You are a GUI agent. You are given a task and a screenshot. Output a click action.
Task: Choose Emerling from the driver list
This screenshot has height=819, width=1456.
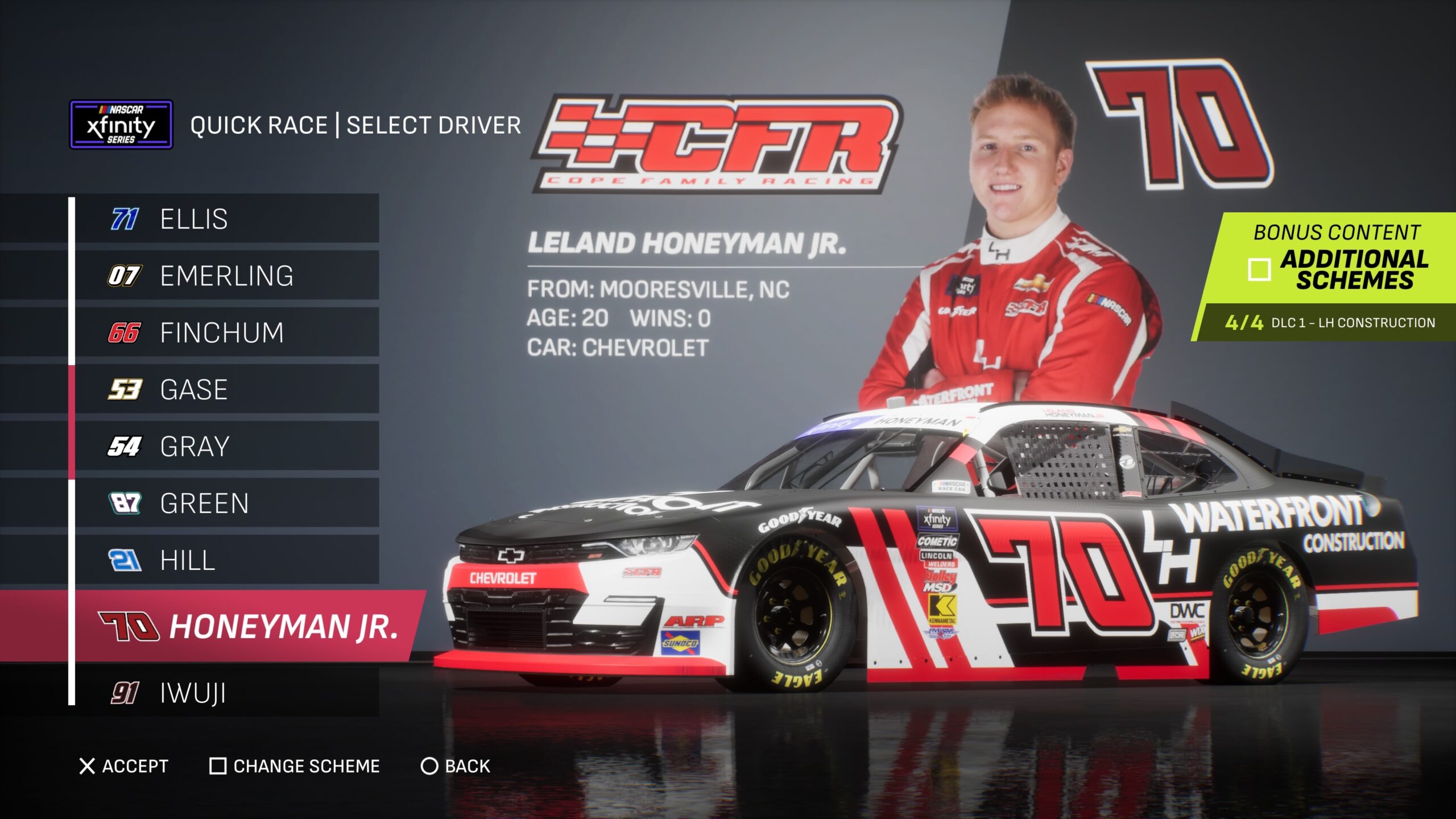(x=226, y=275)
